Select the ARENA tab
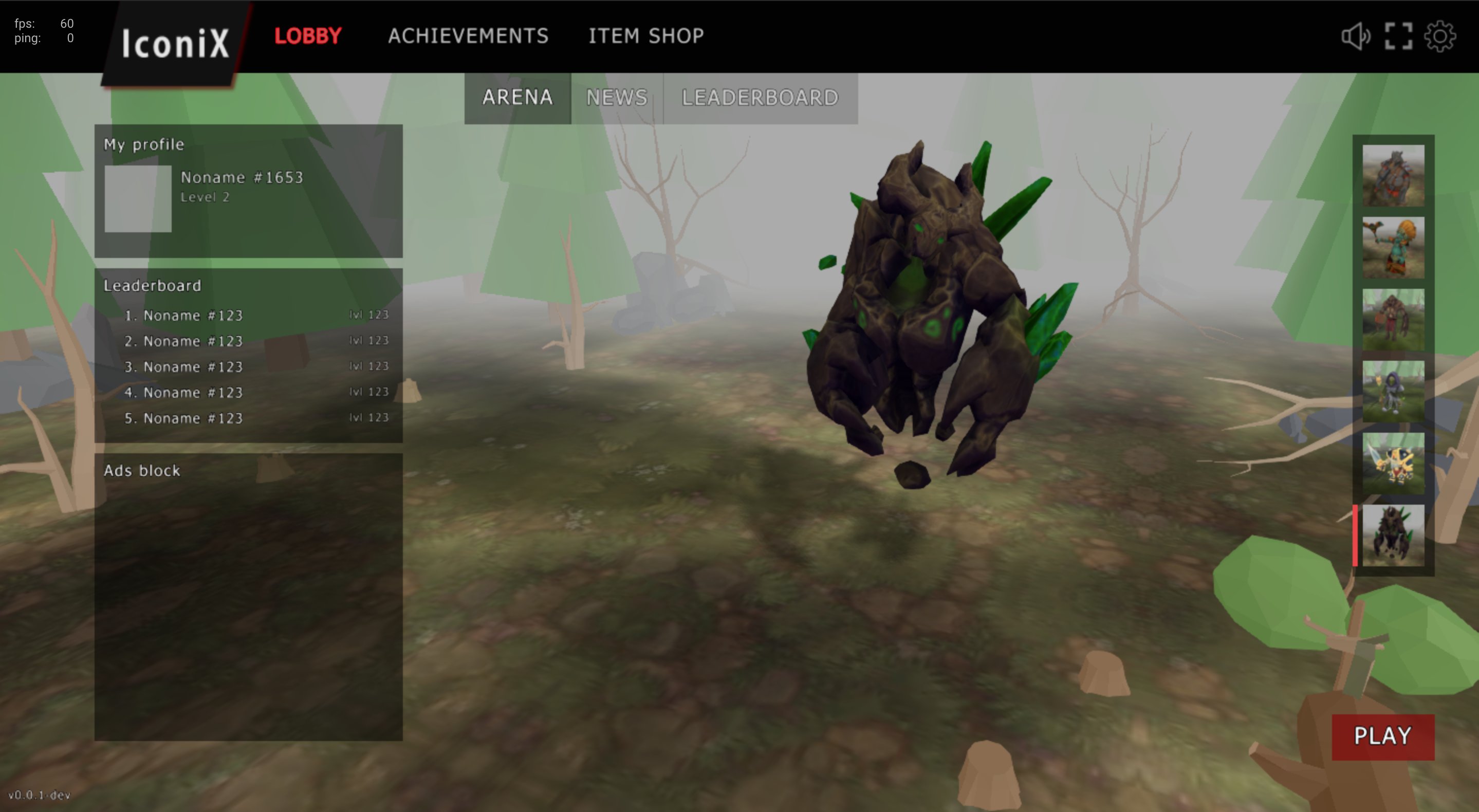 pos(517,98)
